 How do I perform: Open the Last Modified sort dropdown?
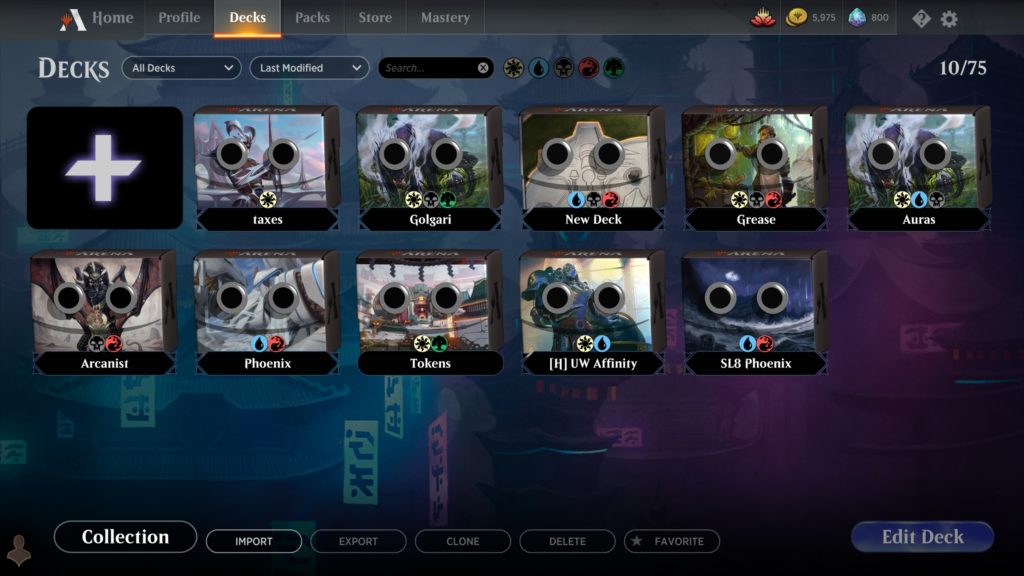pyautogui.click(x=309, y=68)
